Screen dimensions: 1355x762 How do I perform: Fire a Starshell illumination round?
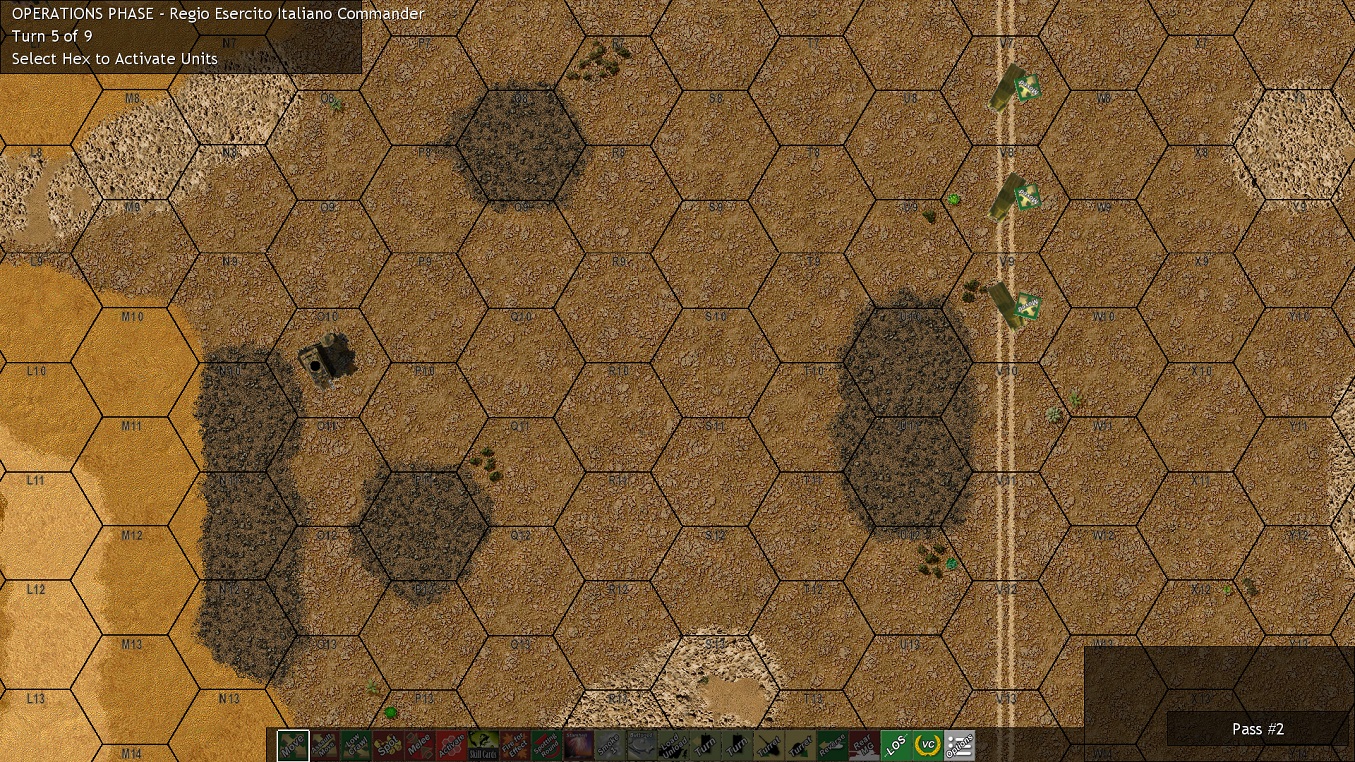pos(576,744)
